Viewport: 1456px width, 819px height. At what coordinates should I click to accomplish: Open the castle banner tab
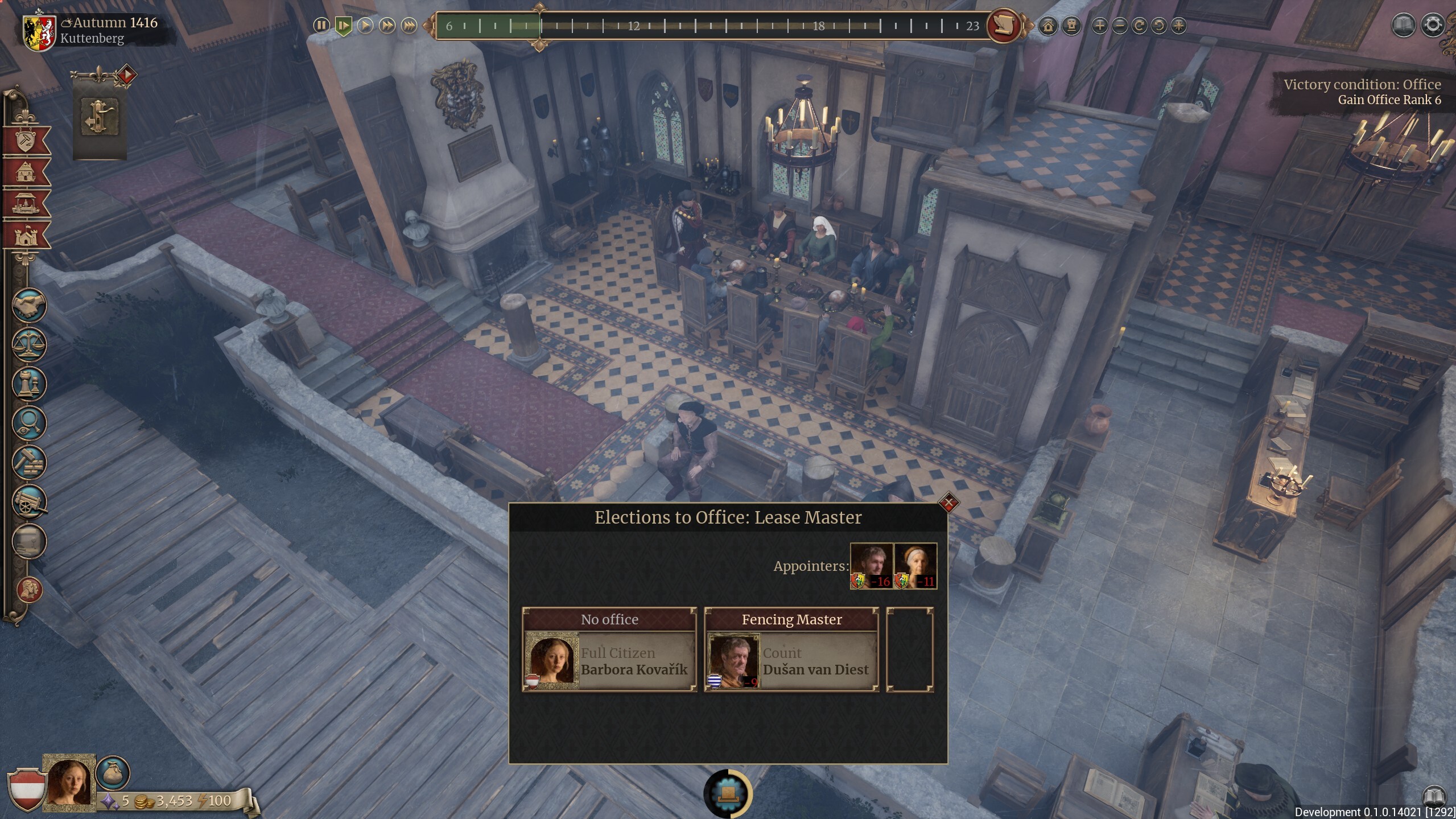pyautogui.click(x=26, y=236)
